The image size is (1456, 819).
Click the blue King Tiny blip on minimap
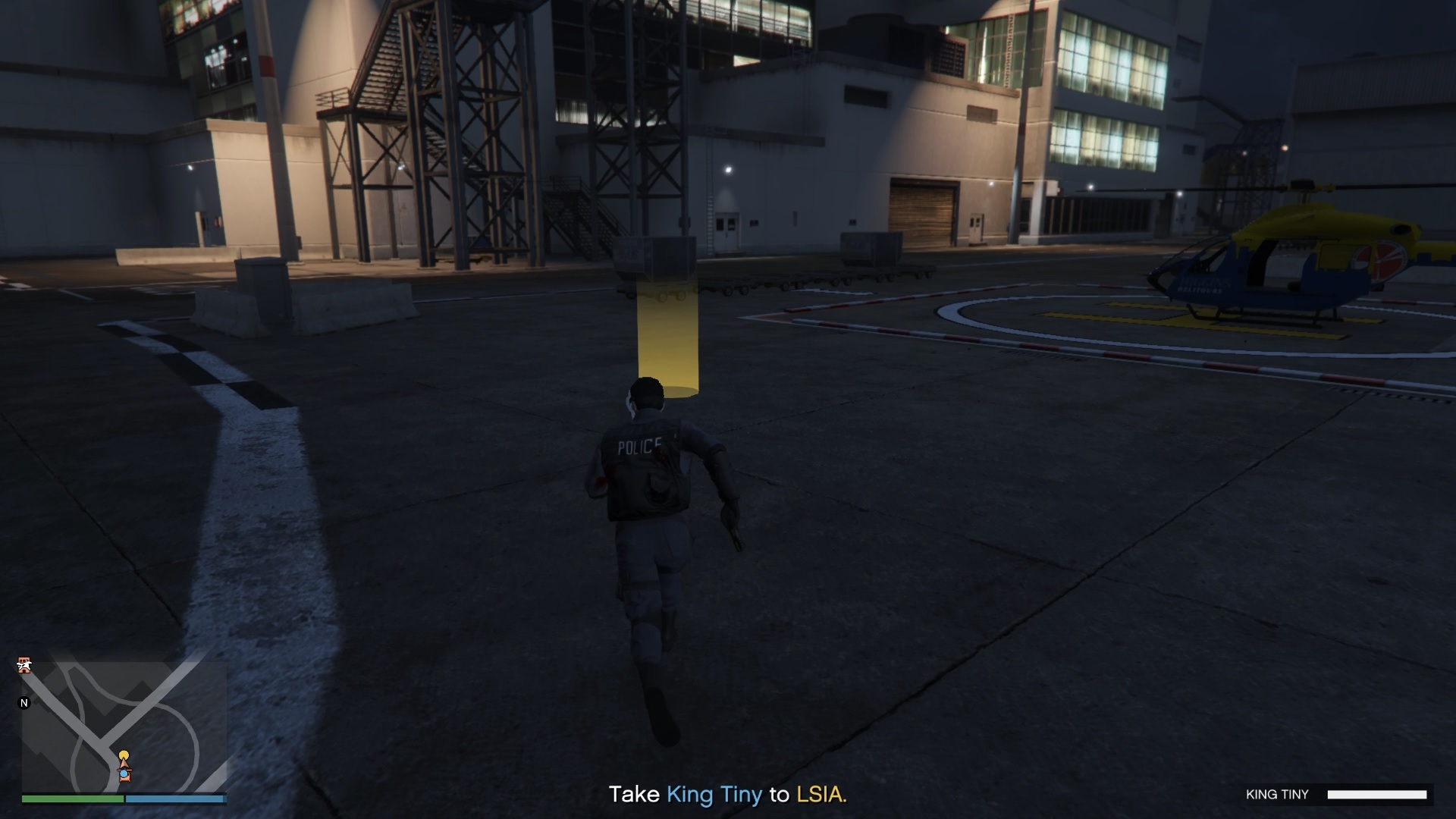click(124, 774)
